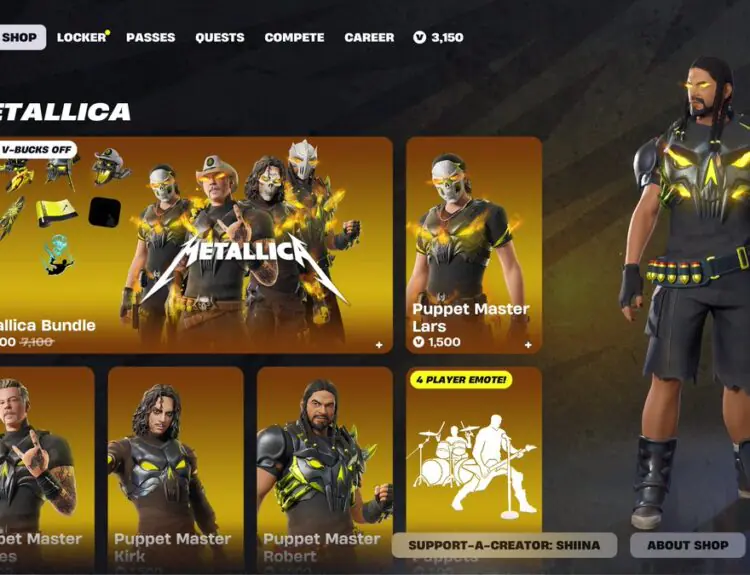
Task: Select the Compete tab
Action: pos(294,38)
